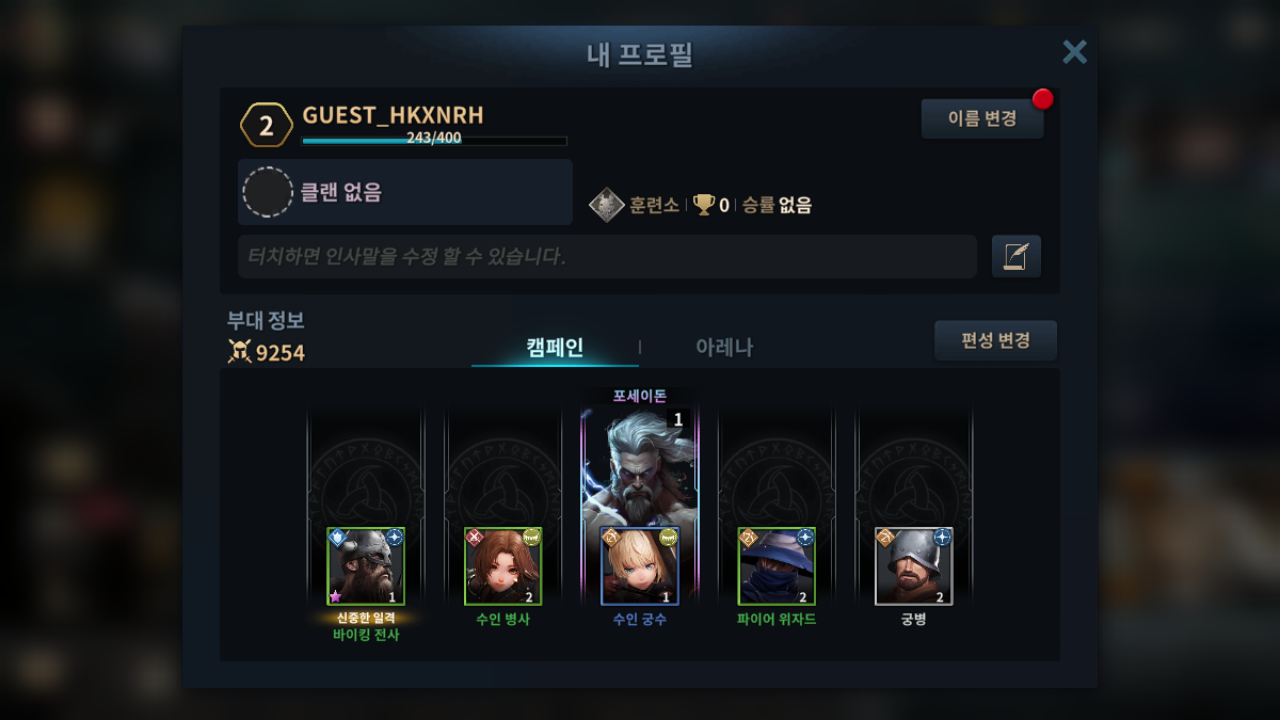Select the 클랜 없음 clan panel
The height and width of the screenshot is (720, 1280).
[405, 192]
